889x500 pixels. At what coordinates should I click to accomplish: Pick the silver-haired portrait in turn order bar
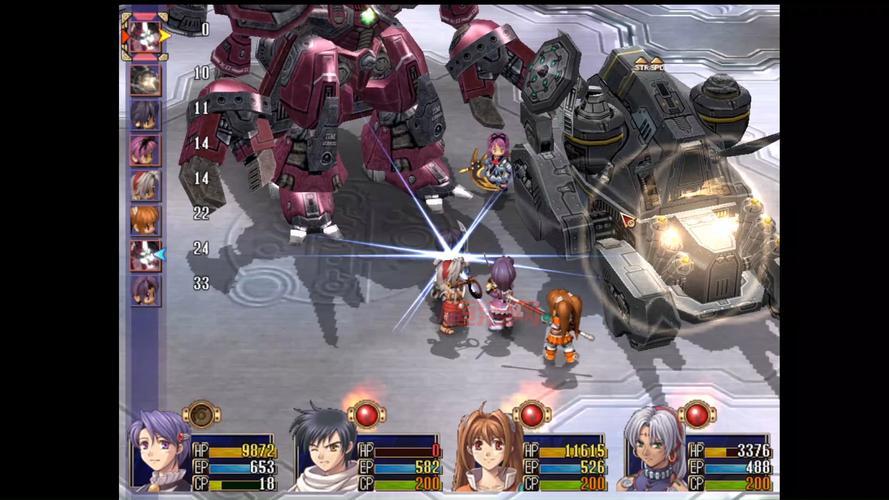[x=145, y=185]
